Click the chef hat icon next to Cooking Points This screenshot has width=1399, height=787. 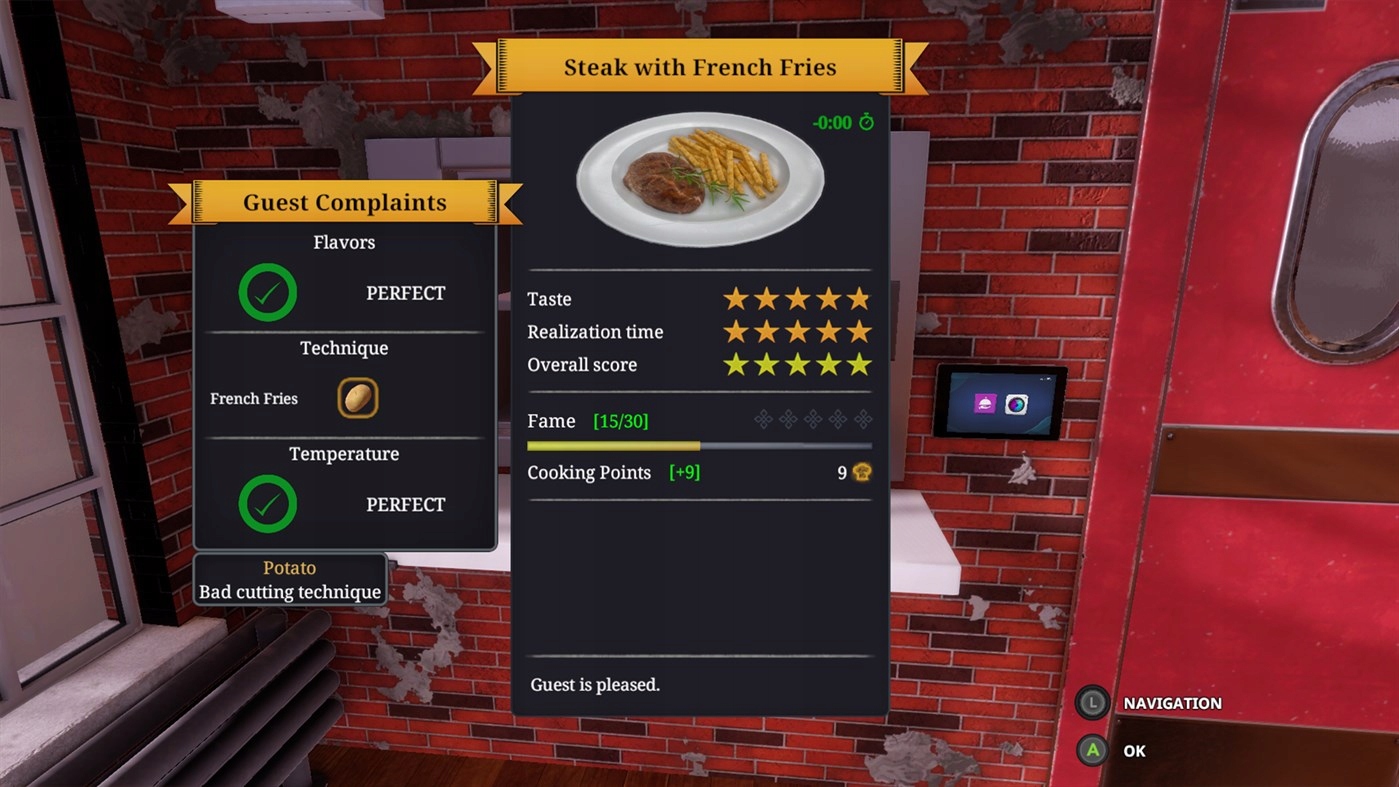tap(859, 472)
